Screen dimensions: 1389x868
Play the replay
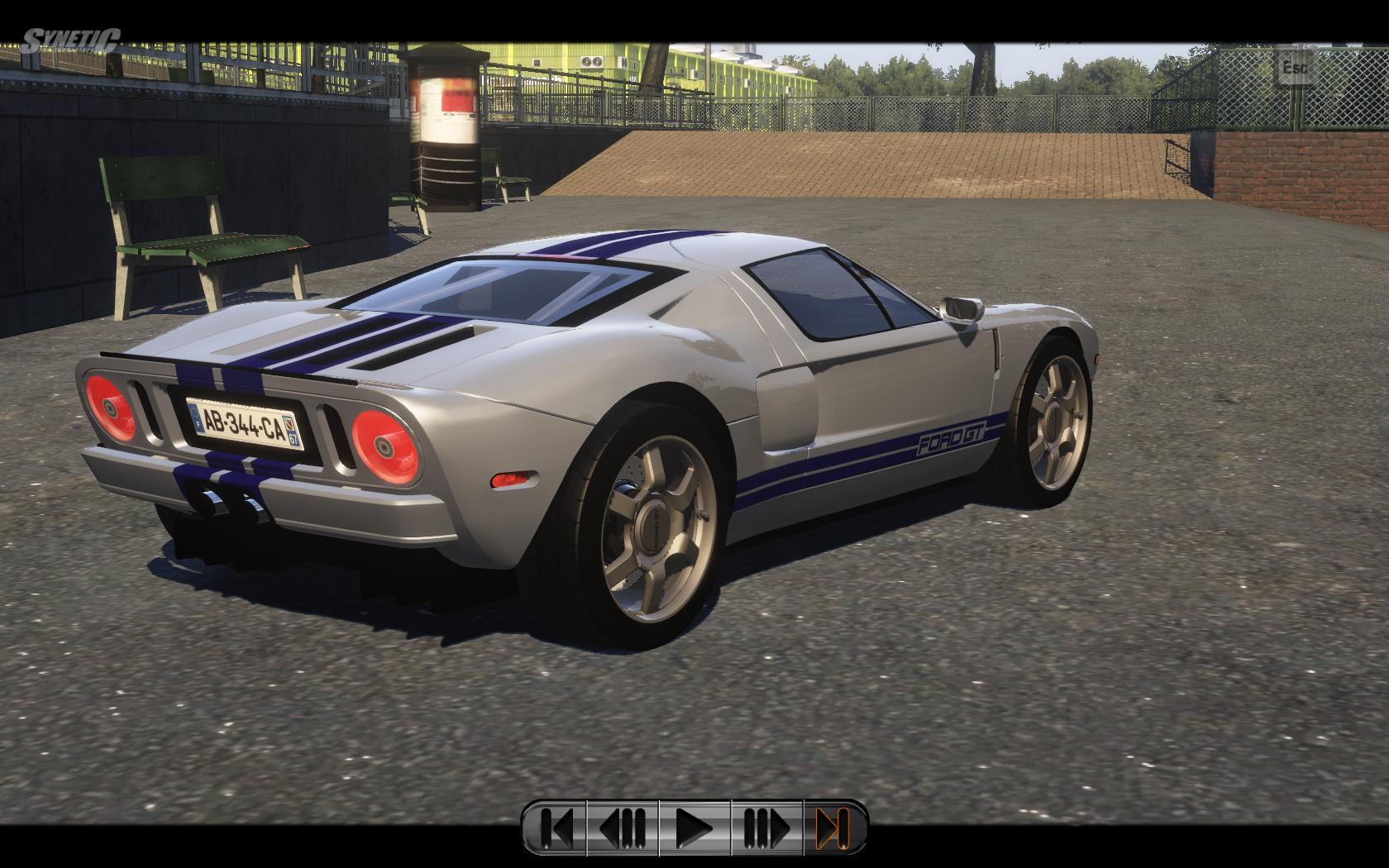click(694, 827)
